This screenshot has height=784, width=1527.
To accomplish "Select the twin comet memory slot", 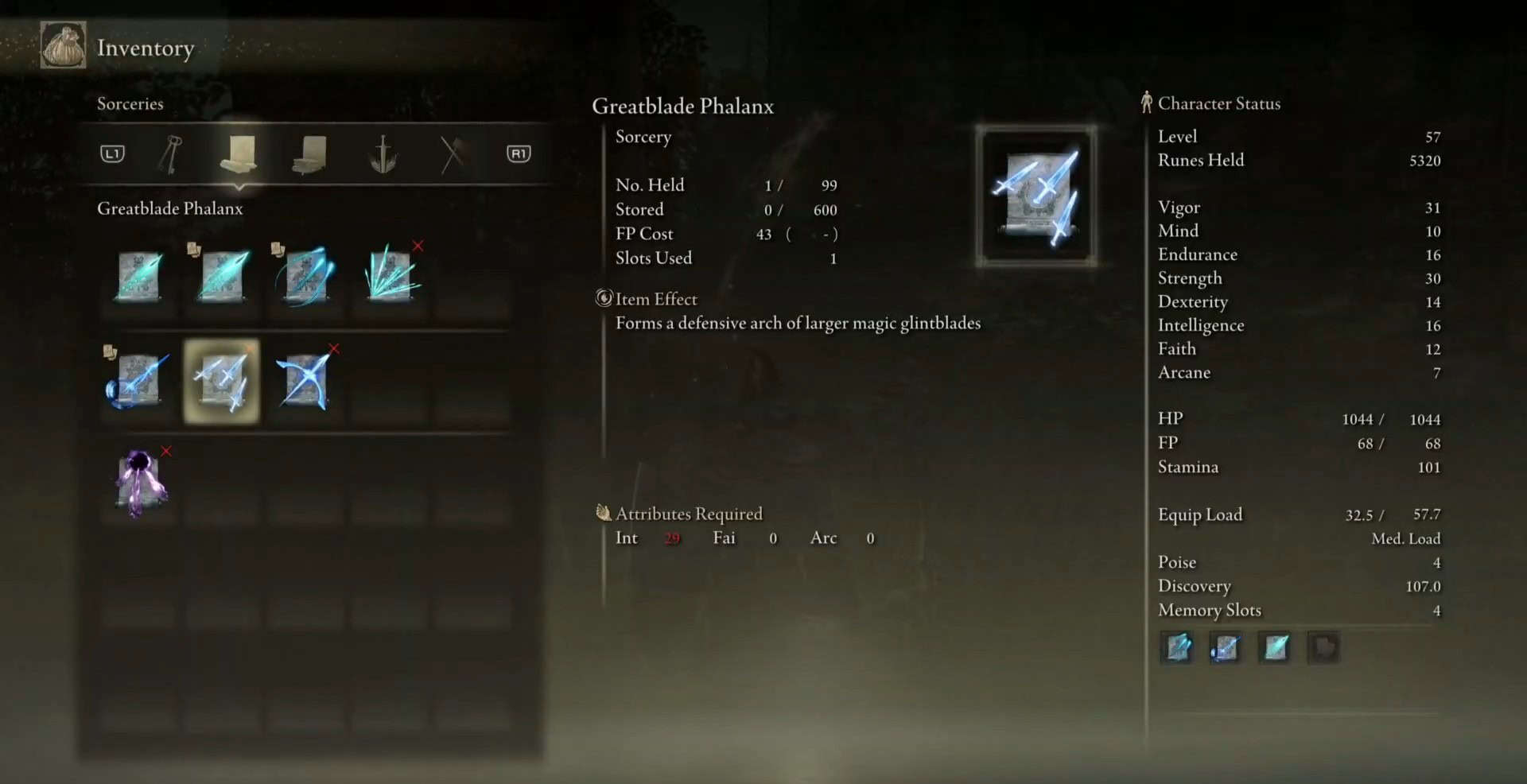I will 1178,647.
